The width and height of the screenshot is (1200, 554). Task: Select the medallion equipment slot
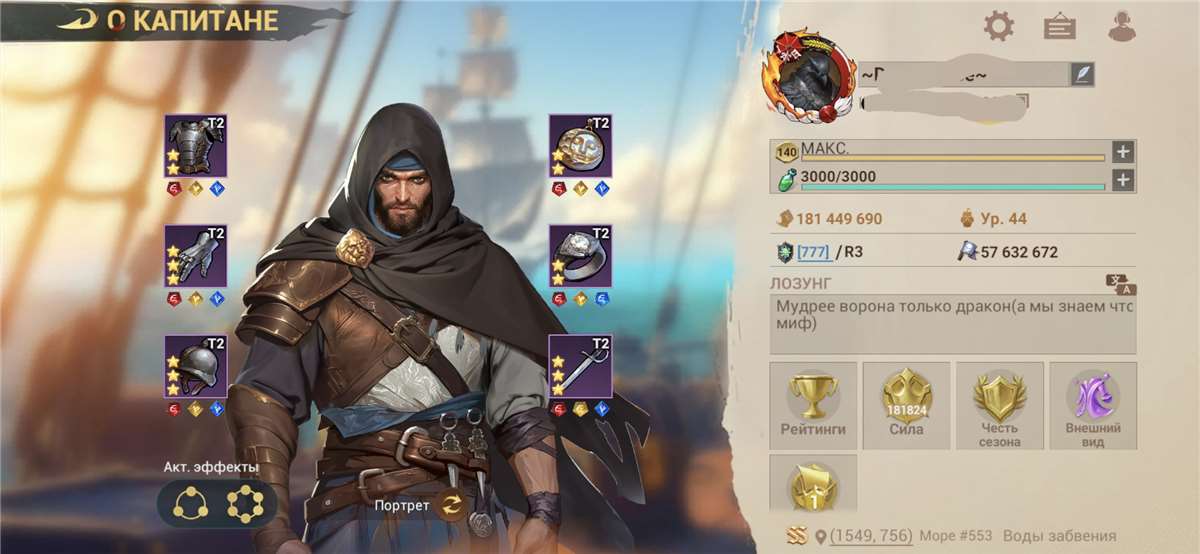coord(580,146)
